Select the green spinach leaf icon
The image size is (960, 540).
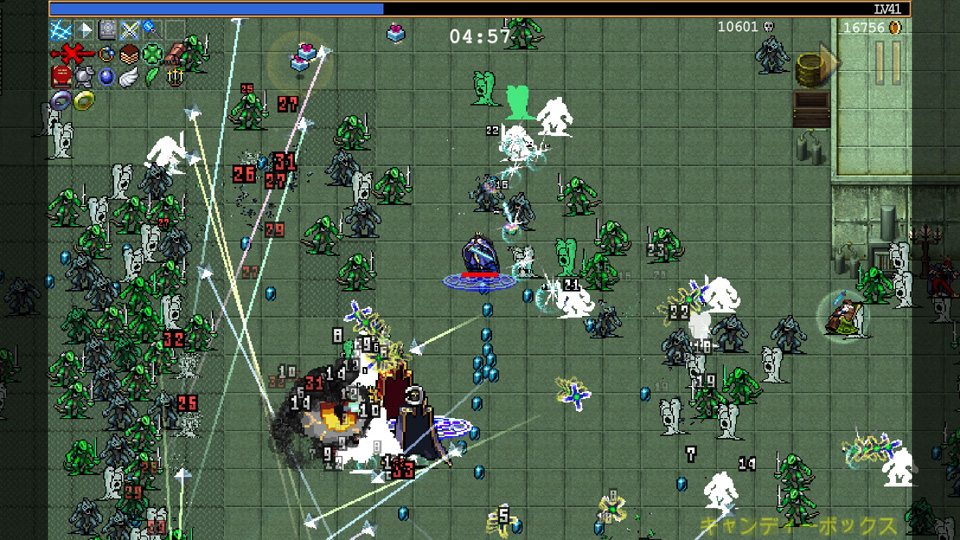tap(152, 76)
